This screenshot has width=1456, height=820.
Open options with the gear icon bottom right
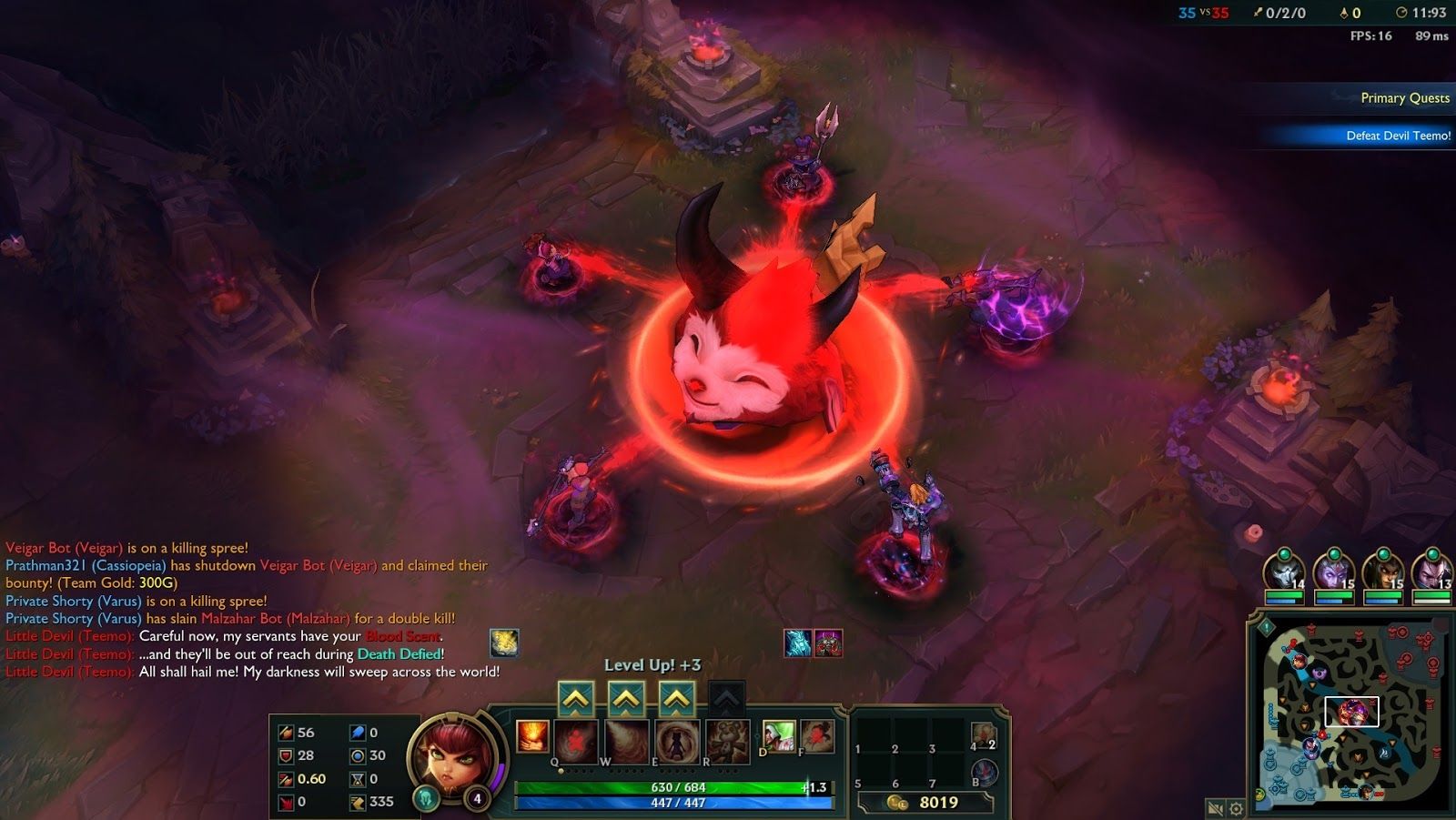[x=1236, y=808]
